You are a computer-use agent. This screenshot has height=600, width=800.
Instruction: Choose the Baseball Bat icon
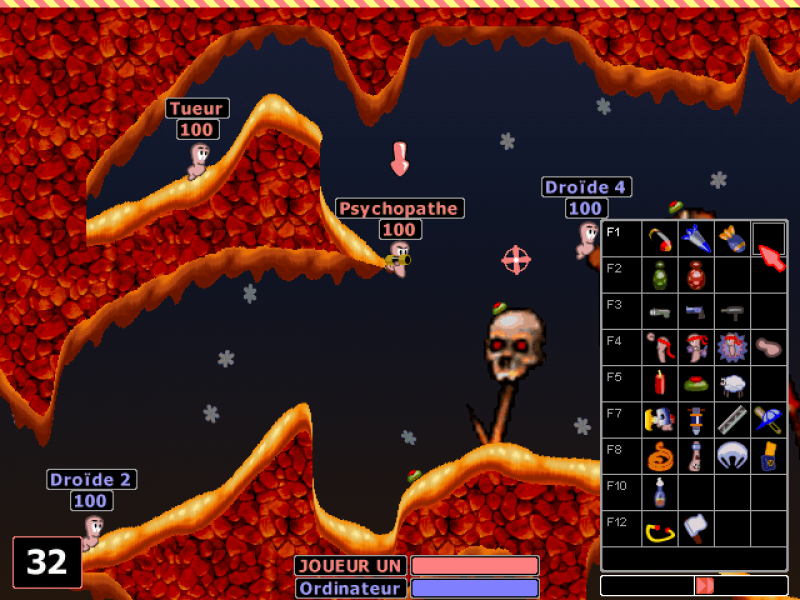[x=768, y=419]
